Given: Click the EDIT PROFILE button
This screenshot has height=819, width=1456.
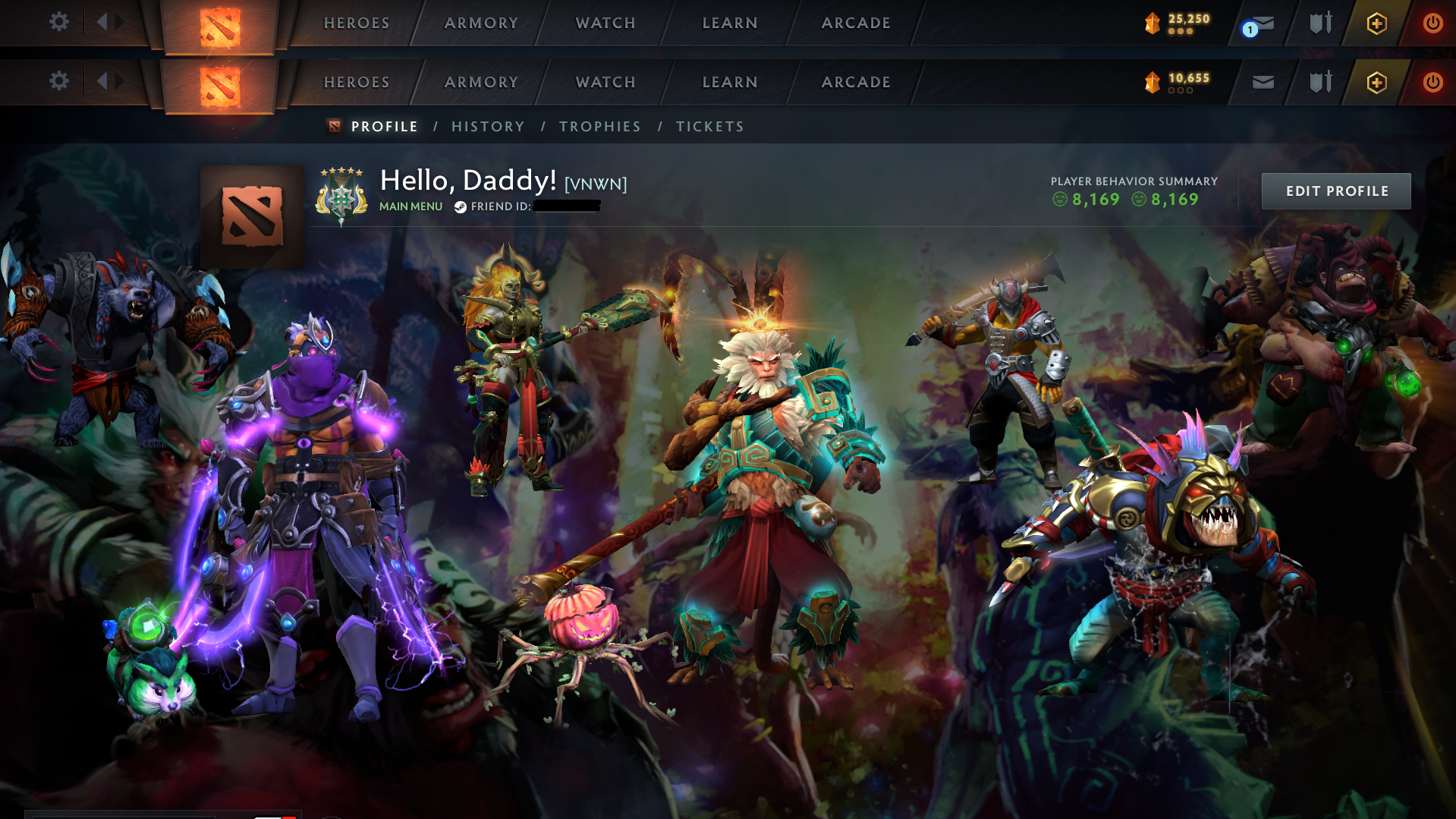Looking at the screenshot, I should click(x=1335, y=191).
